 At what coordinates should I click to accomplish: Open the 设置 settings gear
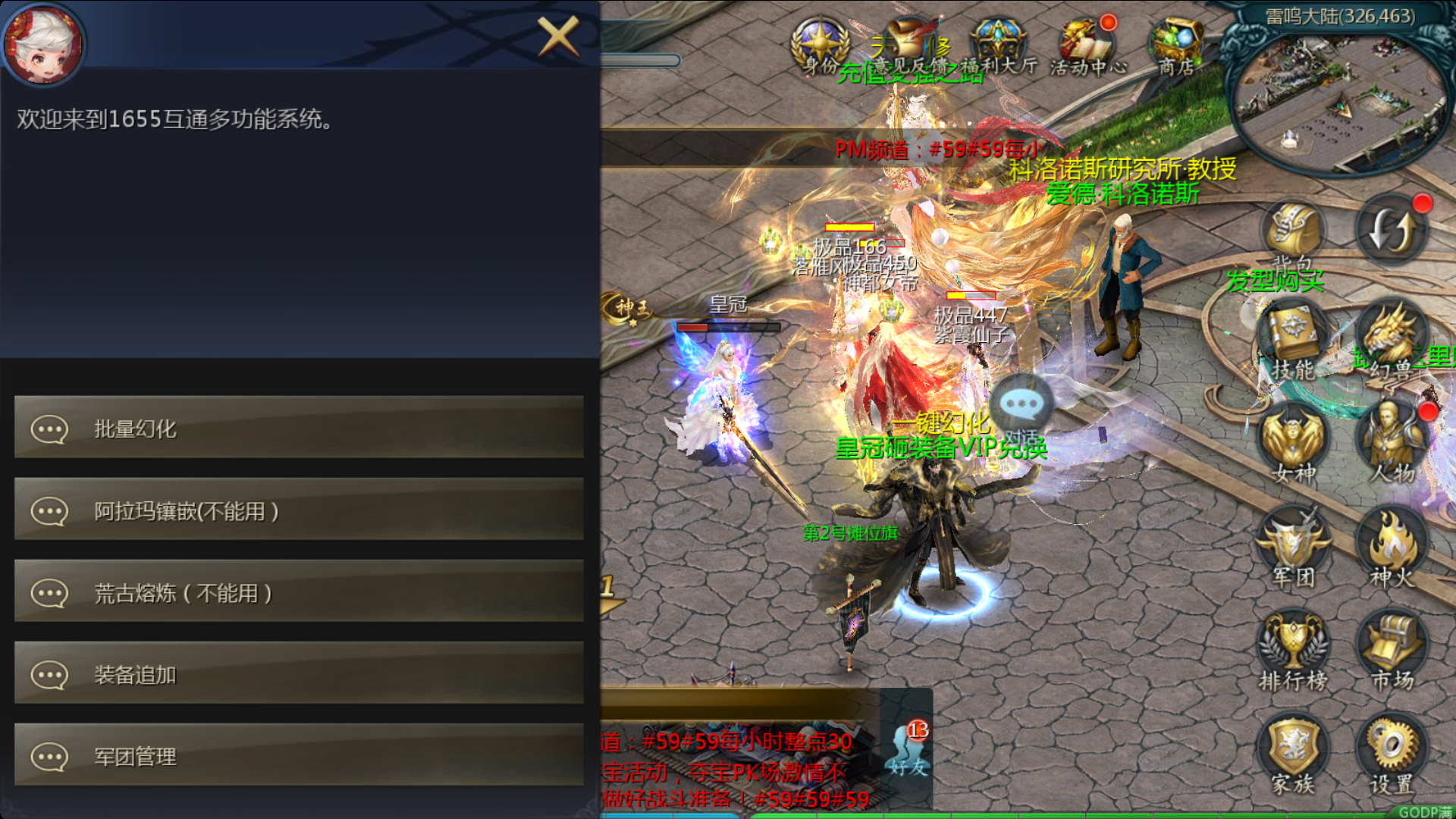1392,752
